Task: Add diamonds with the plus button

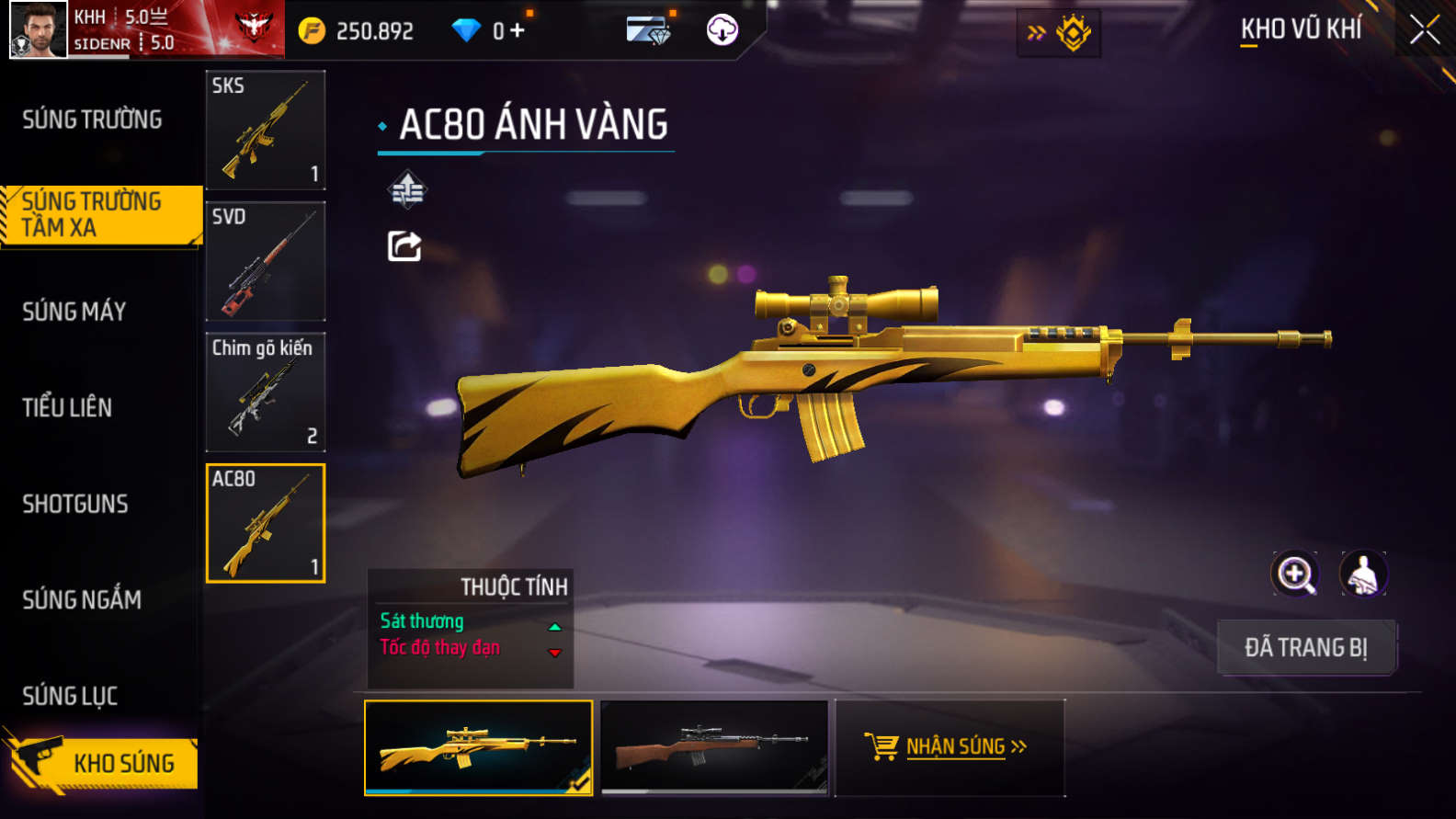Action: pyautogui.click(x=518, y=30)
